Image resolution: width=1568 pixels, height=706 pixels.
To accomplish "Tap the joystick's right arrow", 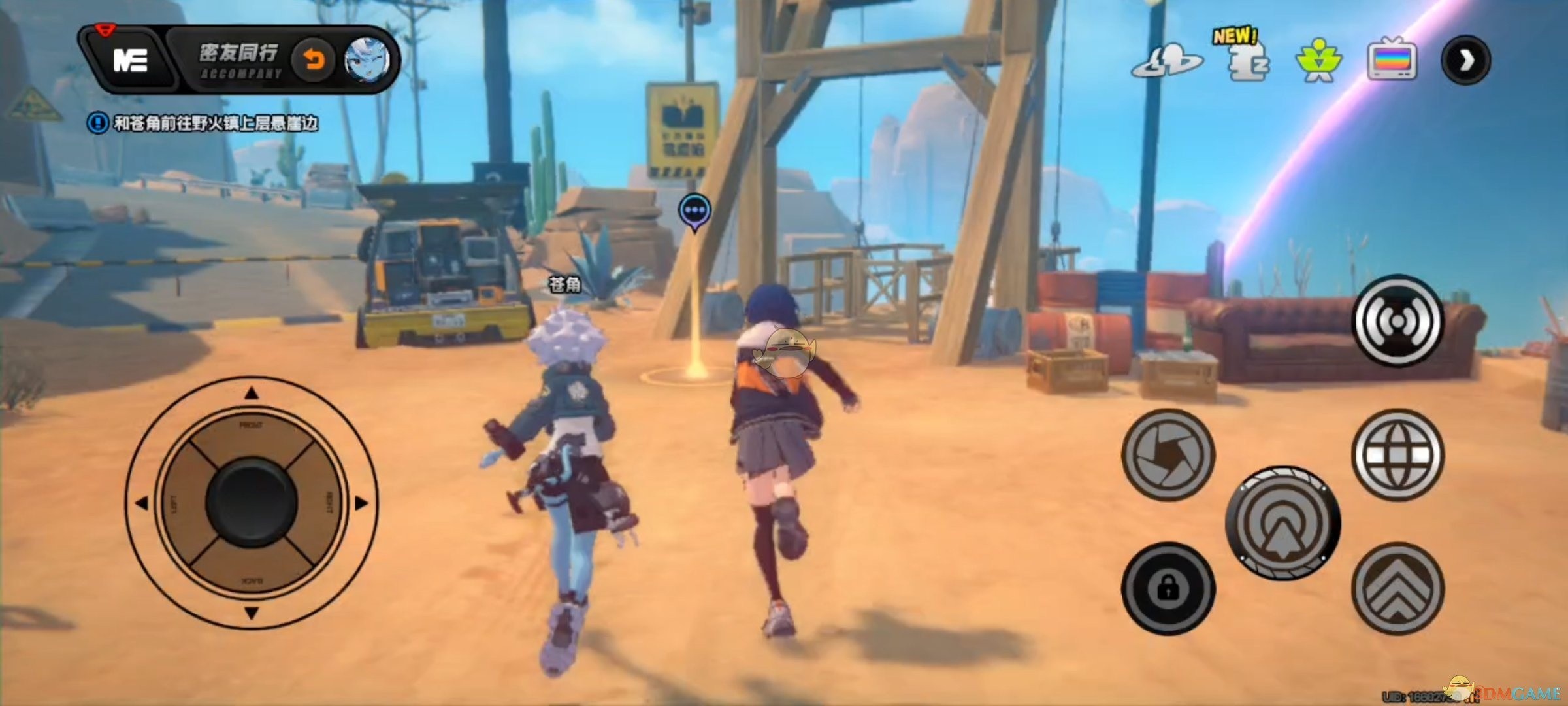I will coord(361,503).
